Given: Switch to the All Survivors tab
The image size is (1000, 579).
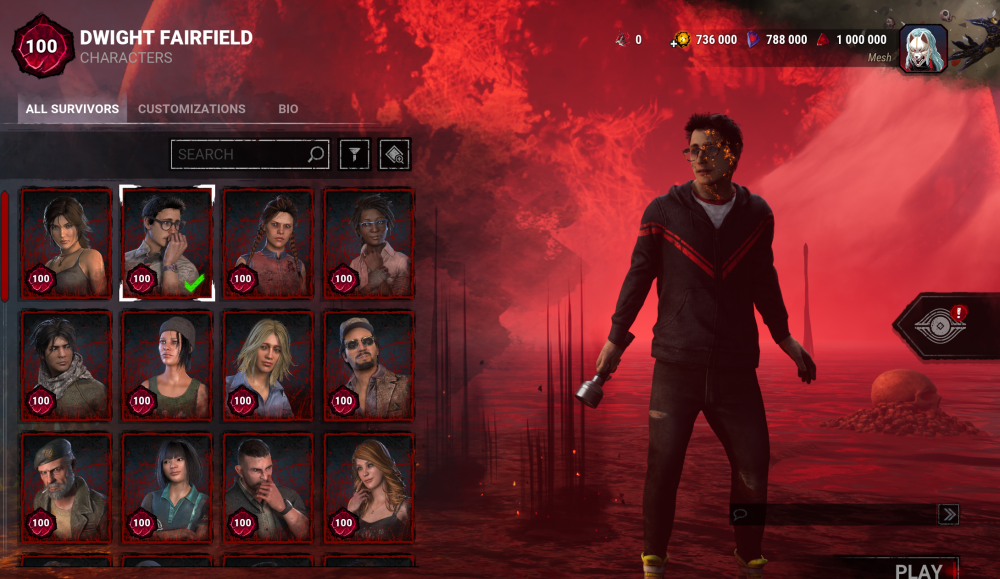Looking at the screenshot, I should (72, 109).
